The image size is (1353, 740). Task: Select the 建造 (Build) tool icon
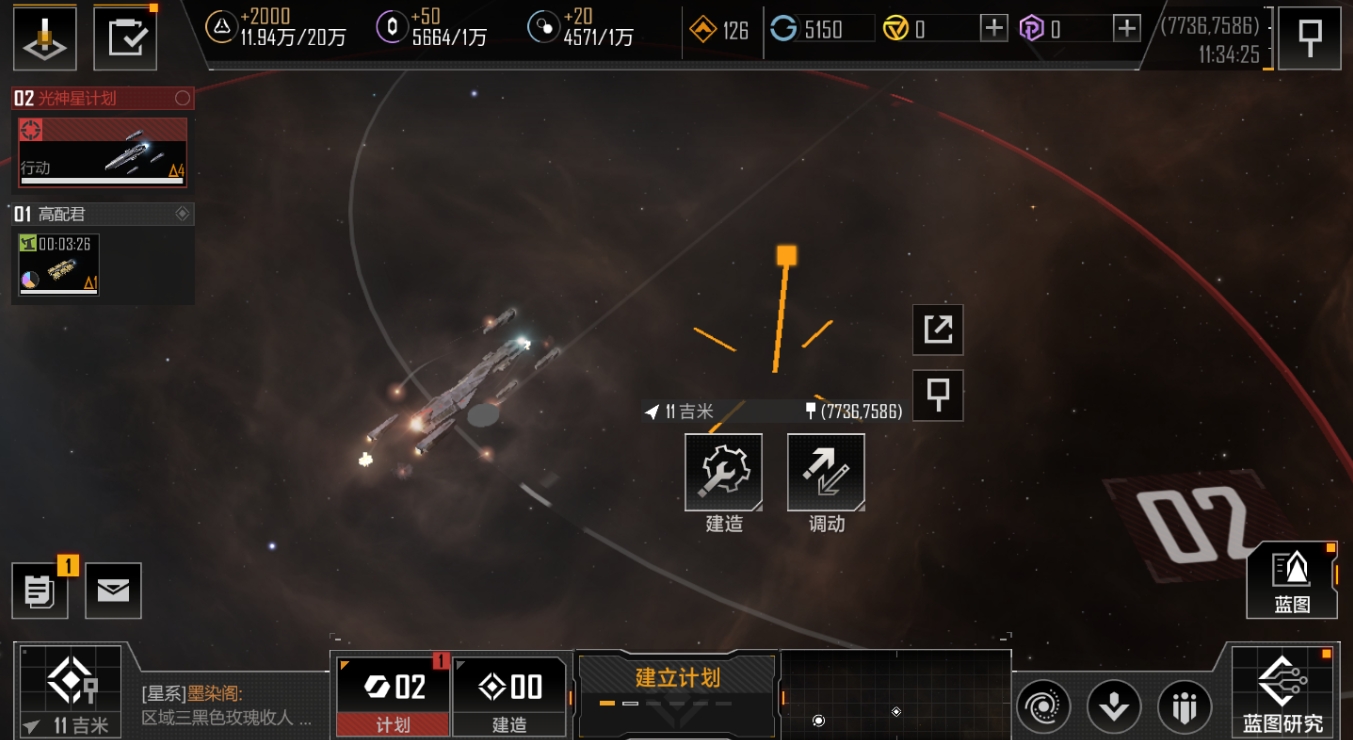[723, 471]
